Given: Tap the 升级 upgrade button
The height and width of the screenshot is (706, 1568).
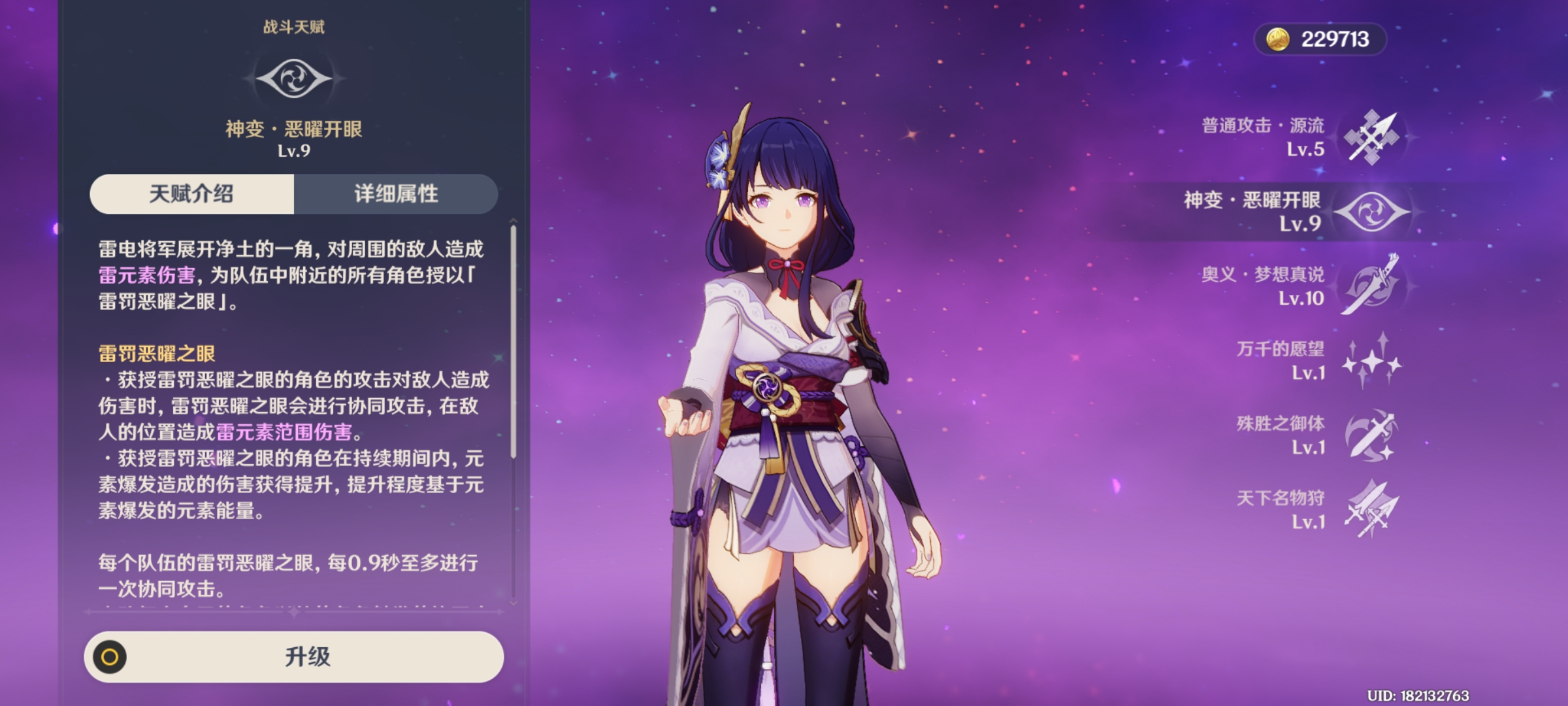Looking at the screenshot, I should pyautogui.click(x=294, y=657).
